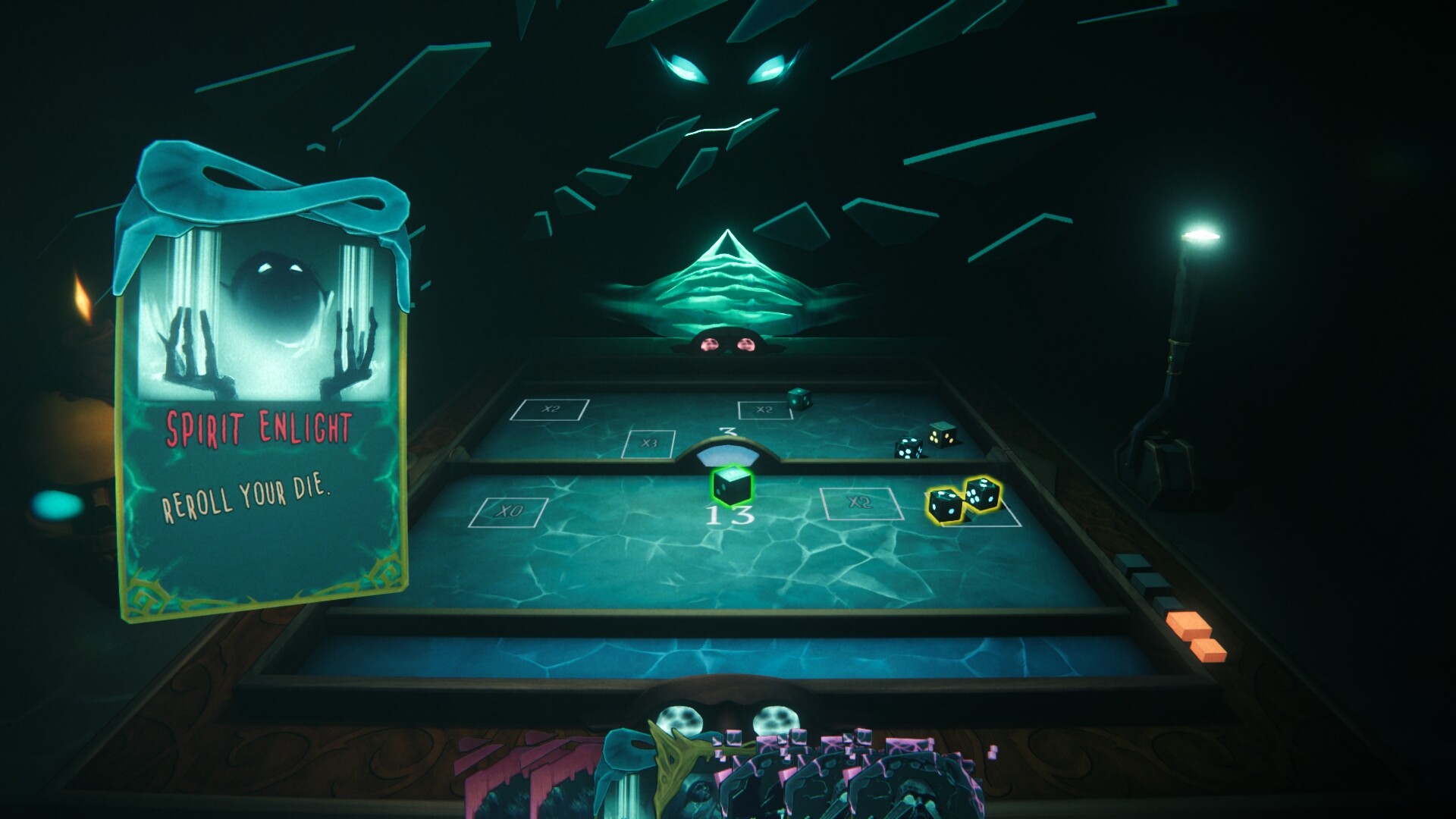
Task: Select the five-pip die on the opponent's side
Action: [907, 449]
